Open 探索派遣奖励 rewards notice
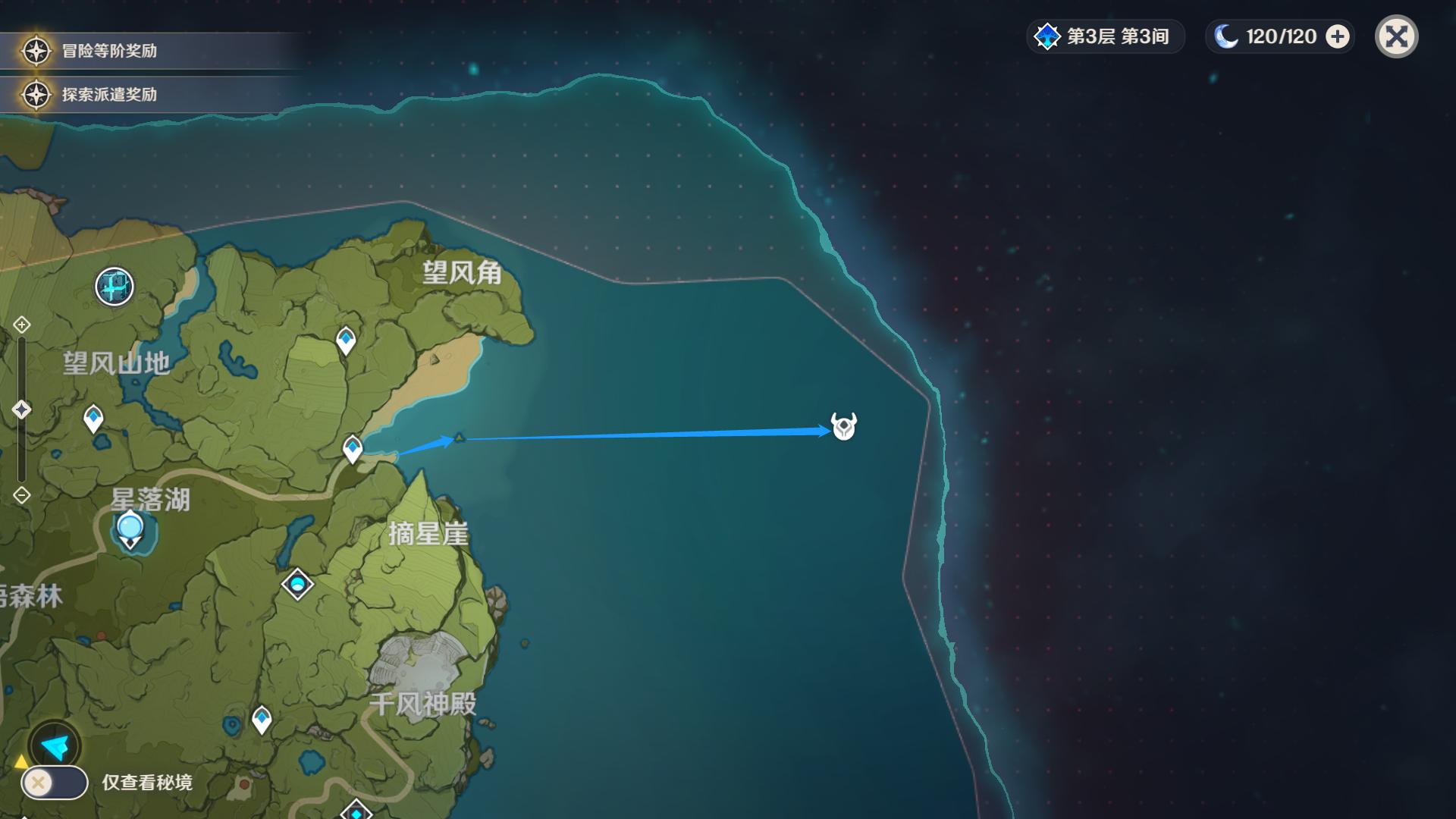This screenshot has width=1456, height=819. click(x=108, y=95)
